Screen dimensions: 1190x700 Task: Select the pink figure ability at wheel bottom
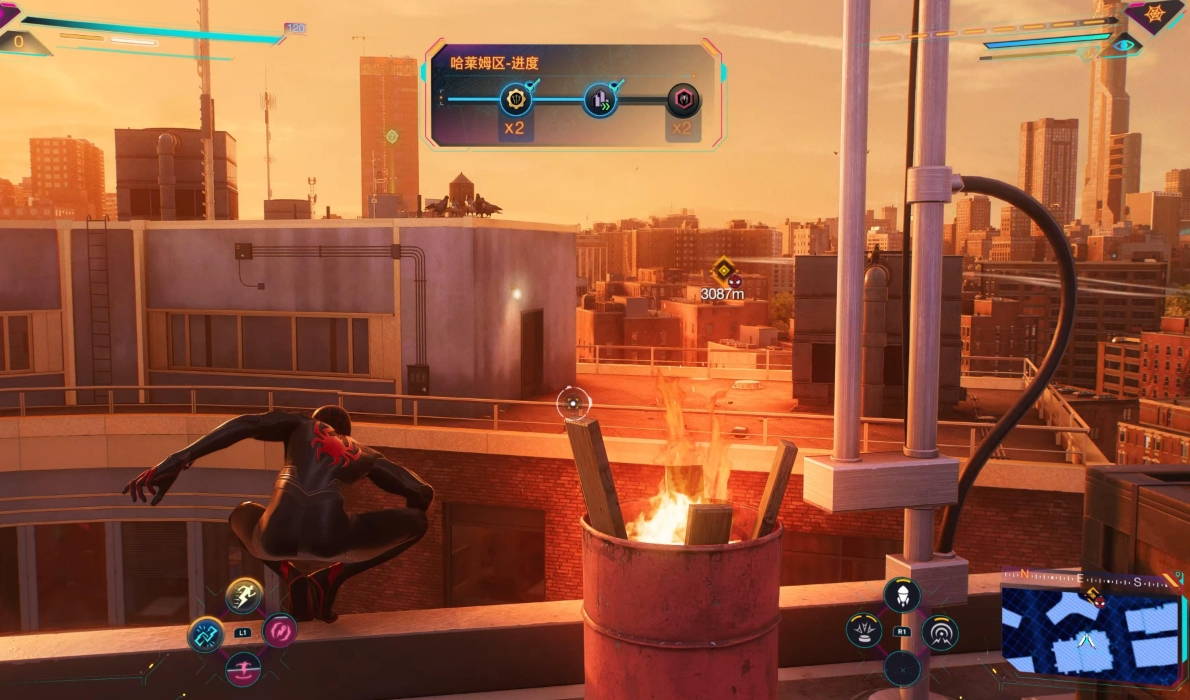click(243, 667)
